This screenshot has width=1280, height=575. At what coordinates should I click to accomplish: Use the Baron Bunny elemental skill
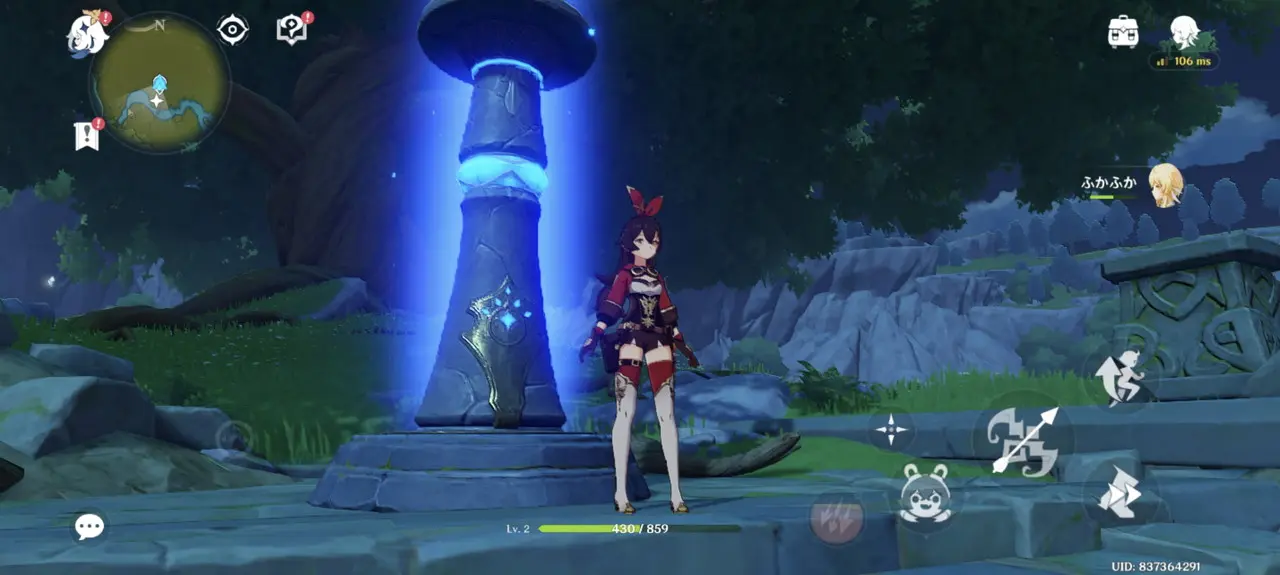[924, 494]
